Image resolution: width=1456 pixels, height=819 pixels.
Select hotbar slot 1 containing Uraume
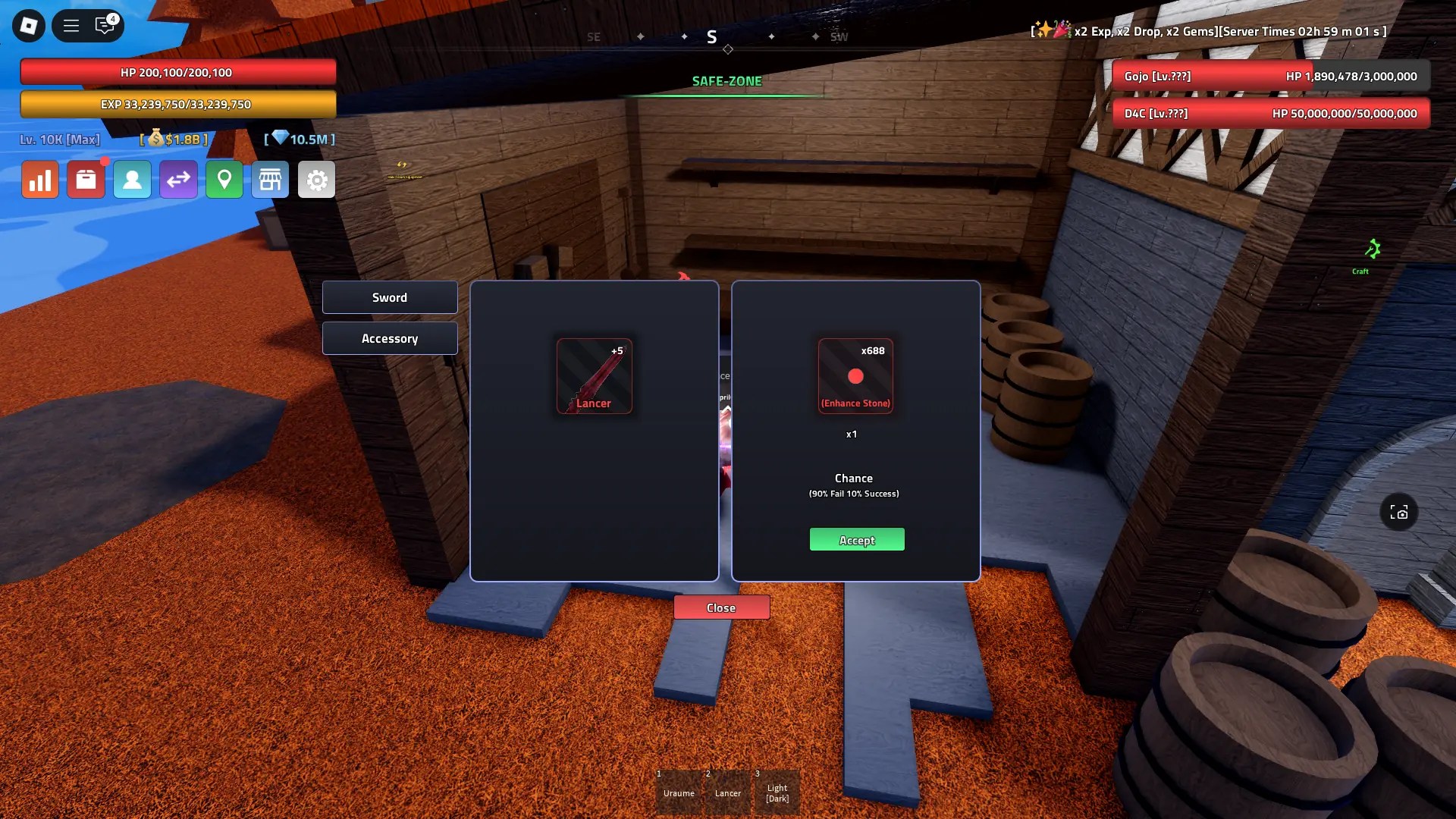(x=679, y=791)
